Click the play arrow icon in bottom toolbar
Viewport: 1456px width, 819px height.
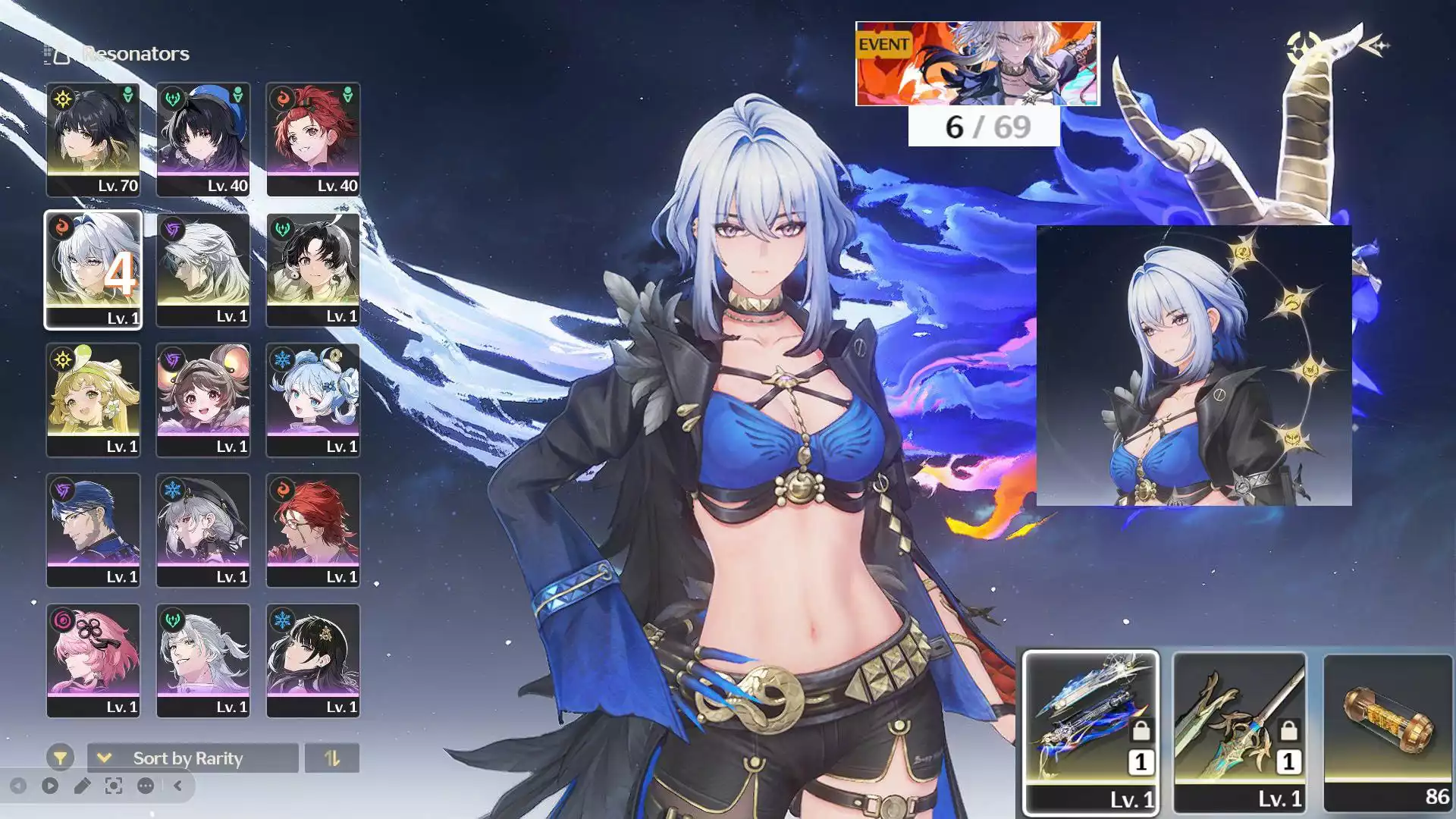point(49,784)
